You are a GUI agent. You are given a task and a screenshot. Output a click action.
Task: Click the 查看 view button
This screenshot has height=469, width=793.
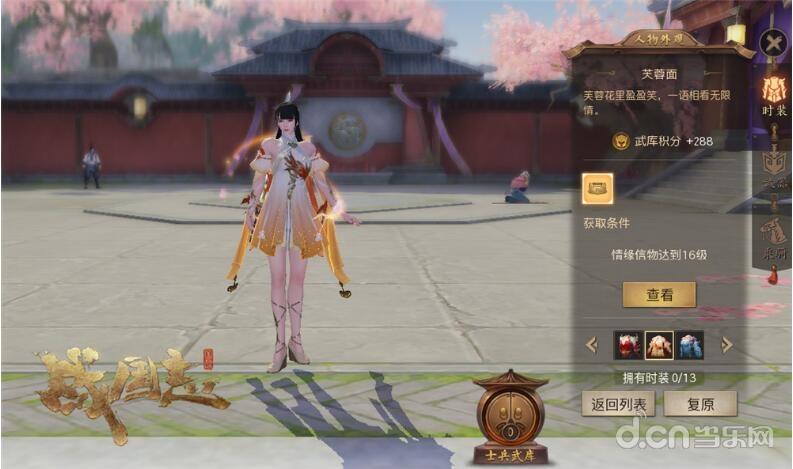click(659, 294)
